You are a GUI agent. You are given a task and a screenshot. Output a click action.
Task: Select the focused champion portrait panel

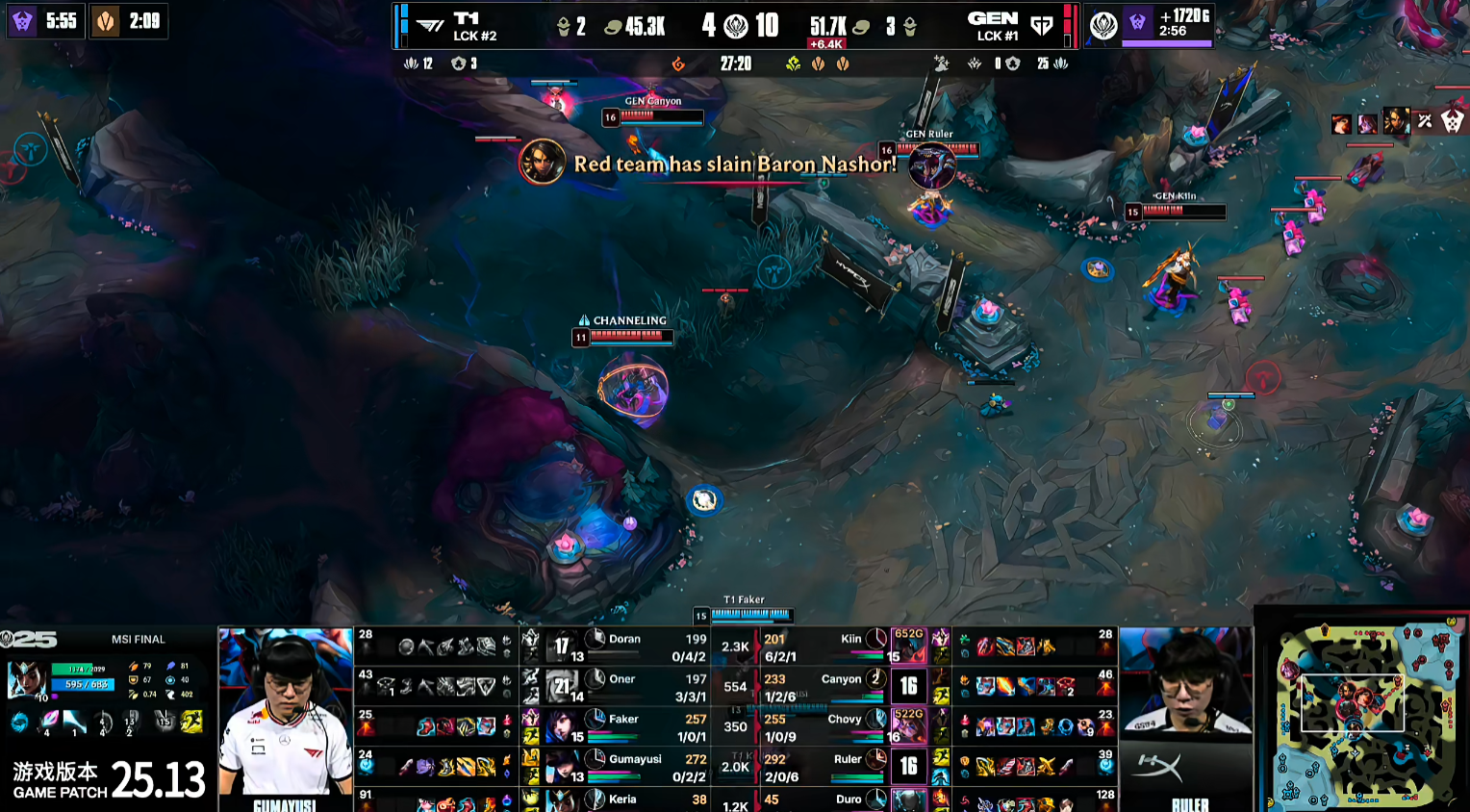(27, 680)
